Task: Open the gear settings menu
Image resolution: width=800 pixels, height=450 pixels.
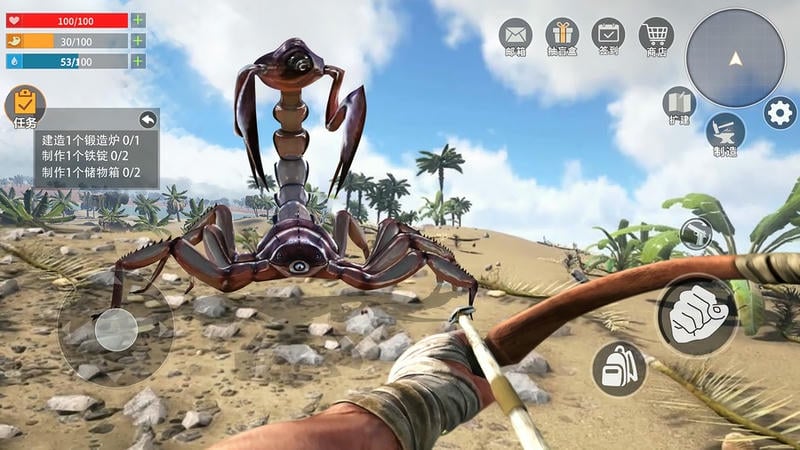Action: point(780,113)
